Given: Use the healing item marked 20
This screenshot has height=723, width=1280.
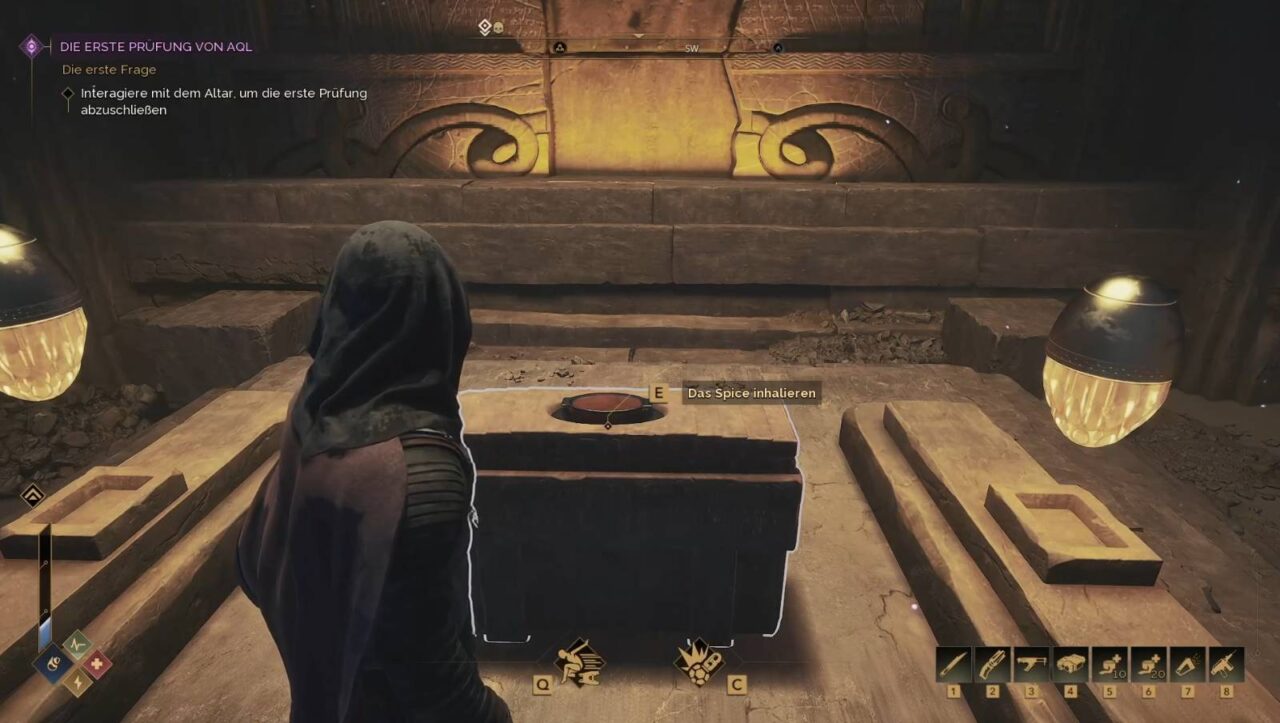Looking at the screenshot, I should tap(1148, 665).
